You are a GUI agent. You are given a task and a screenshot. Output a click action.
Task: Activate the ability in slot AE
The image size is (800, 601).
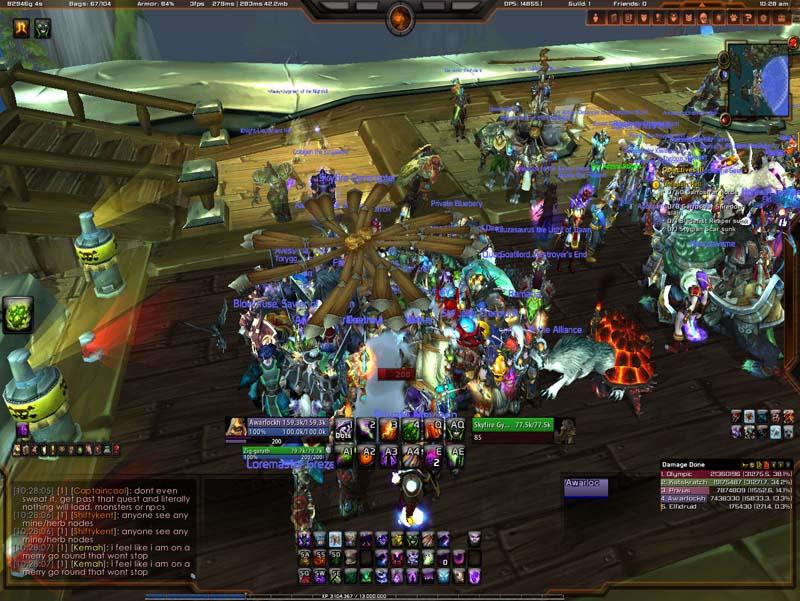[457, 455]
